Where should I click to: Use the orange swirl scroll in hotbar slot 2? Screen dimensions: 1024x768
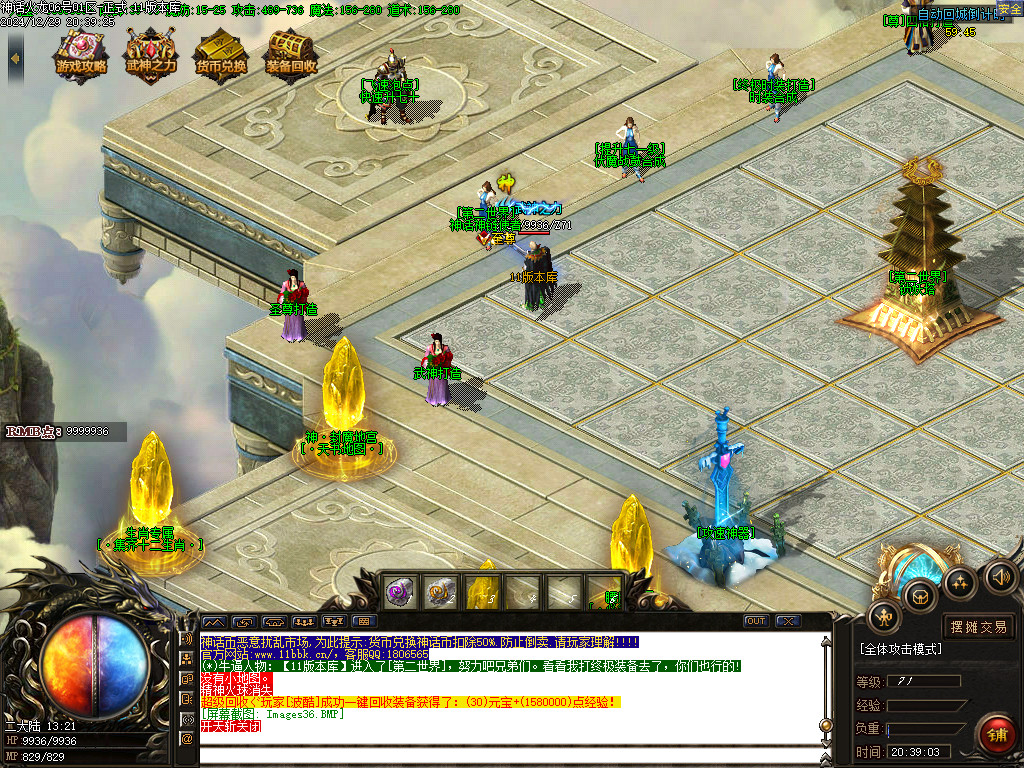coord(440,592)
